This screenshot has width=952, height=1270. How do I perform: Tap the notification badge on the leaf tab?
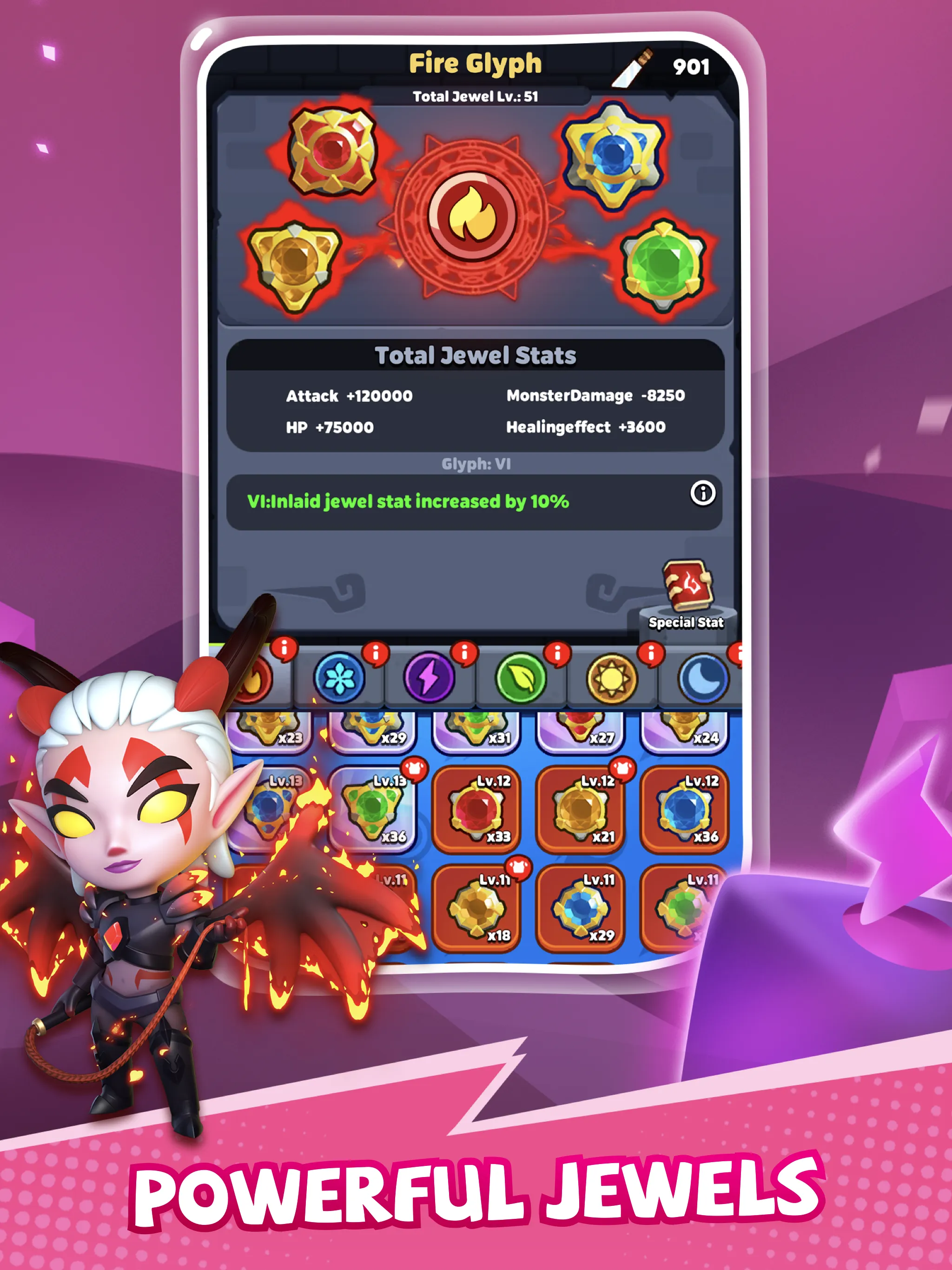556,654
